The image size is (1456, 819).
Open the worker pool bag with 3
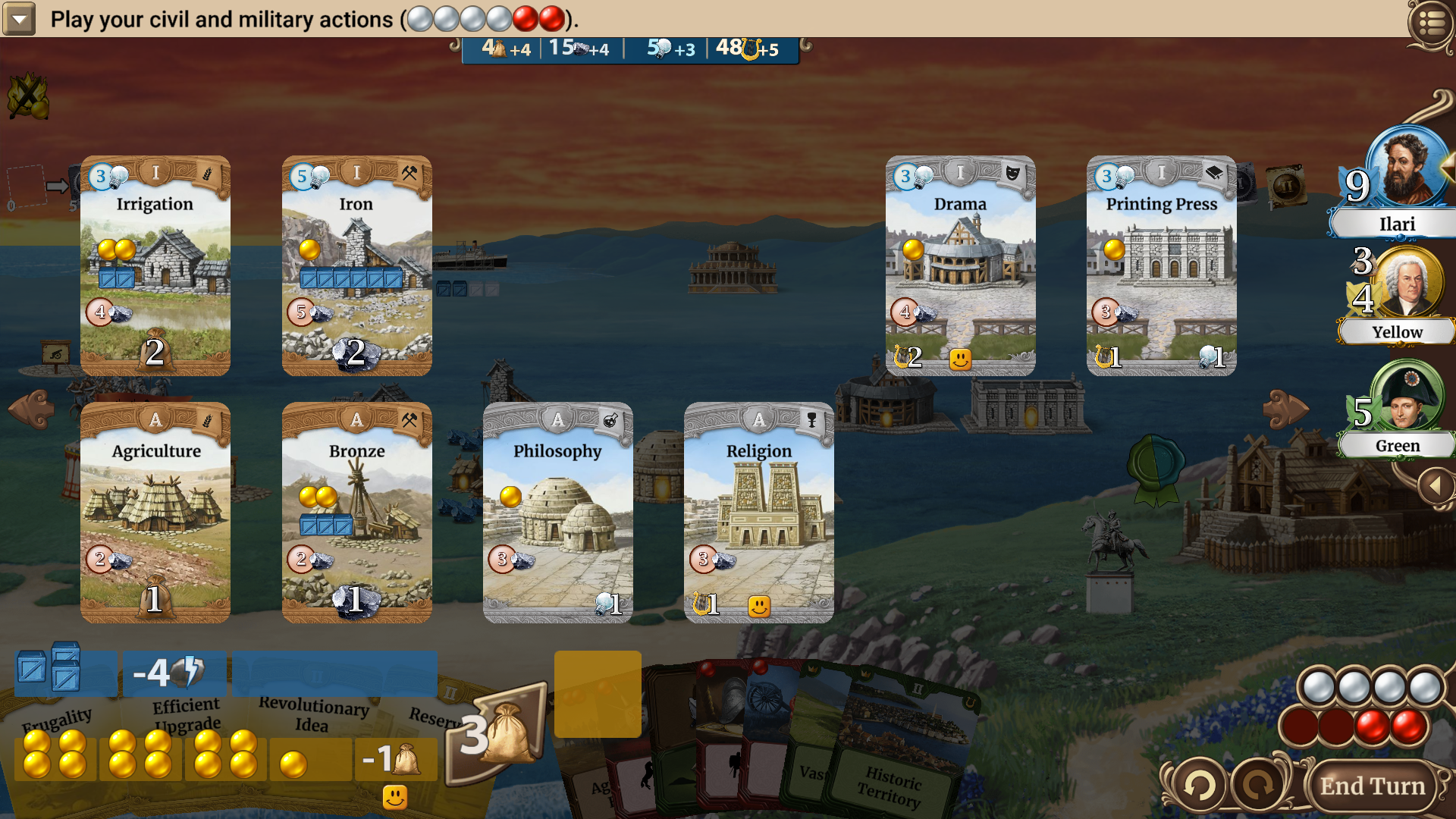click(497, 732)
